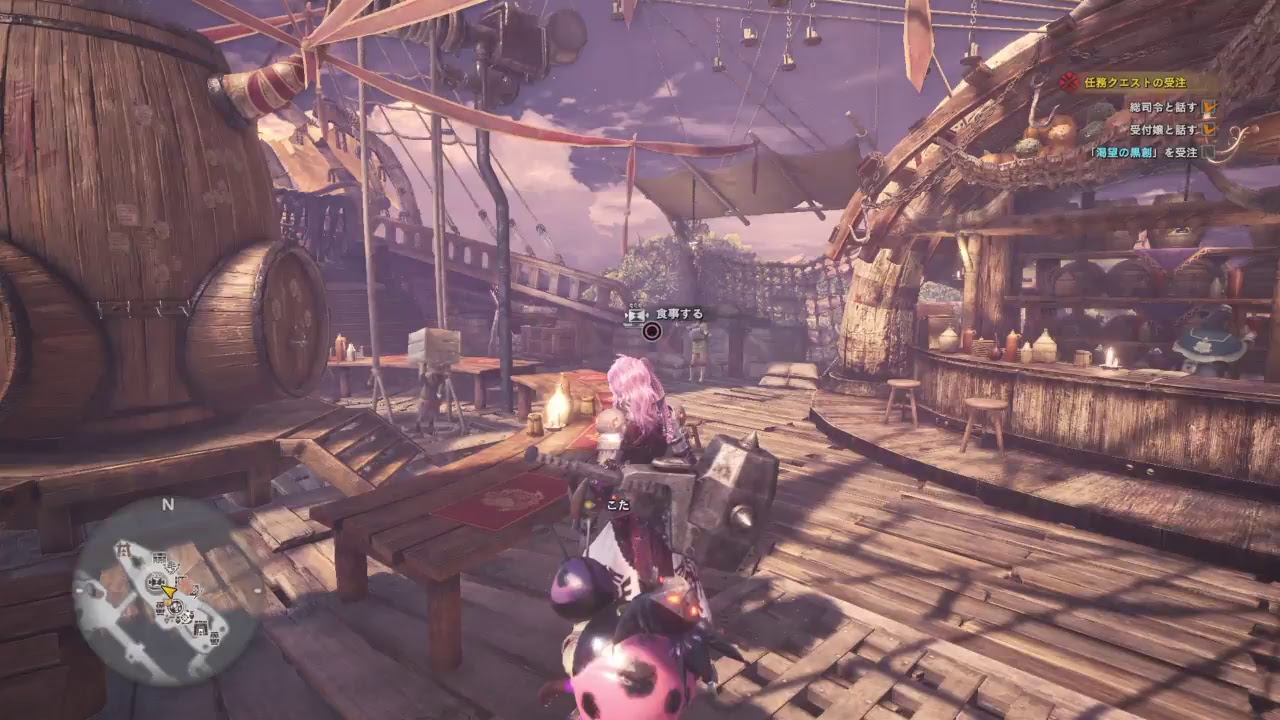1280x720 pixels.
Task: Click the left arrow beside the action prompt
Action: [626, 314]
